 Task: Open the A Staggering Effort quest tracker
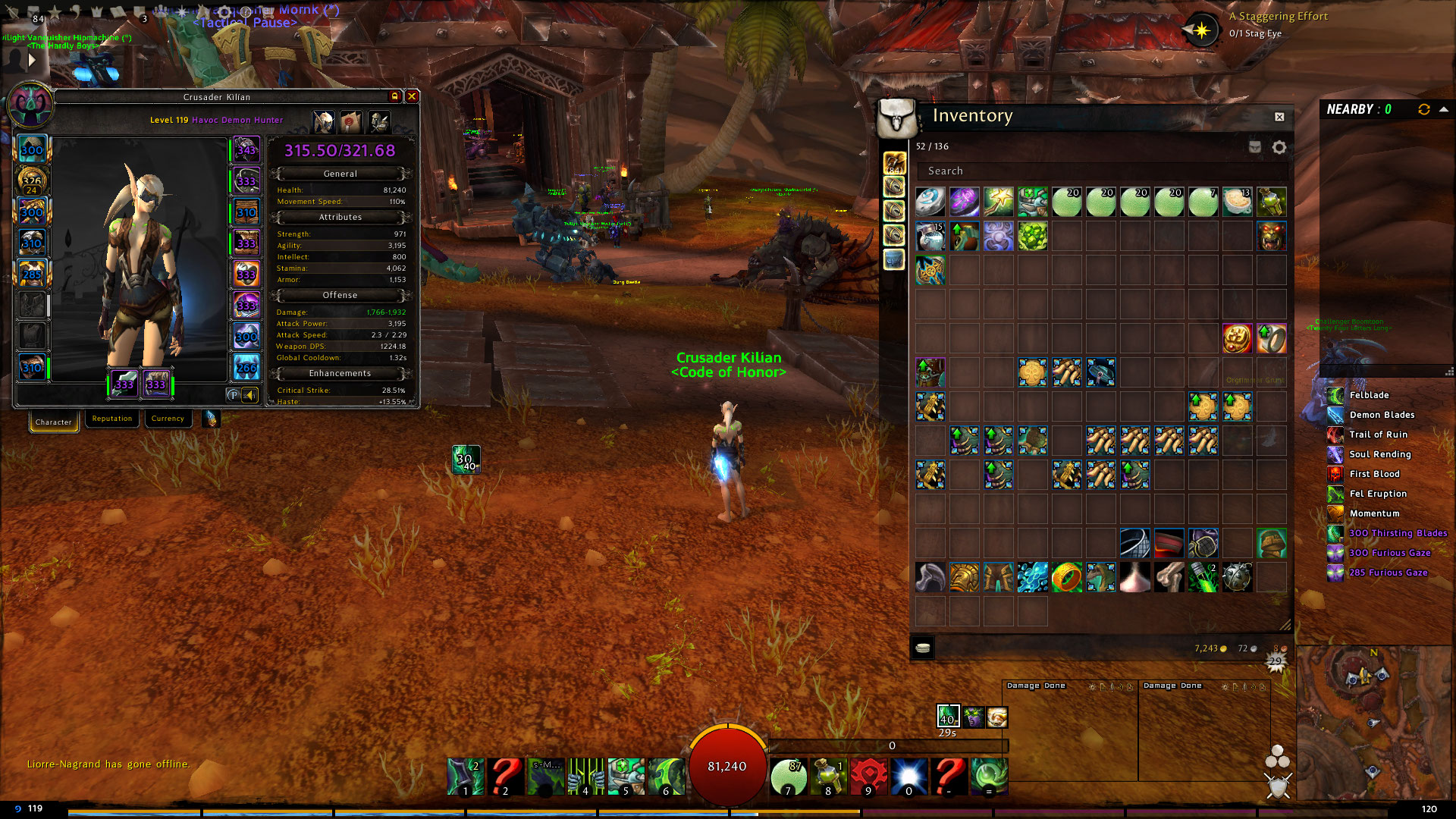click(x=1278, y=16)
